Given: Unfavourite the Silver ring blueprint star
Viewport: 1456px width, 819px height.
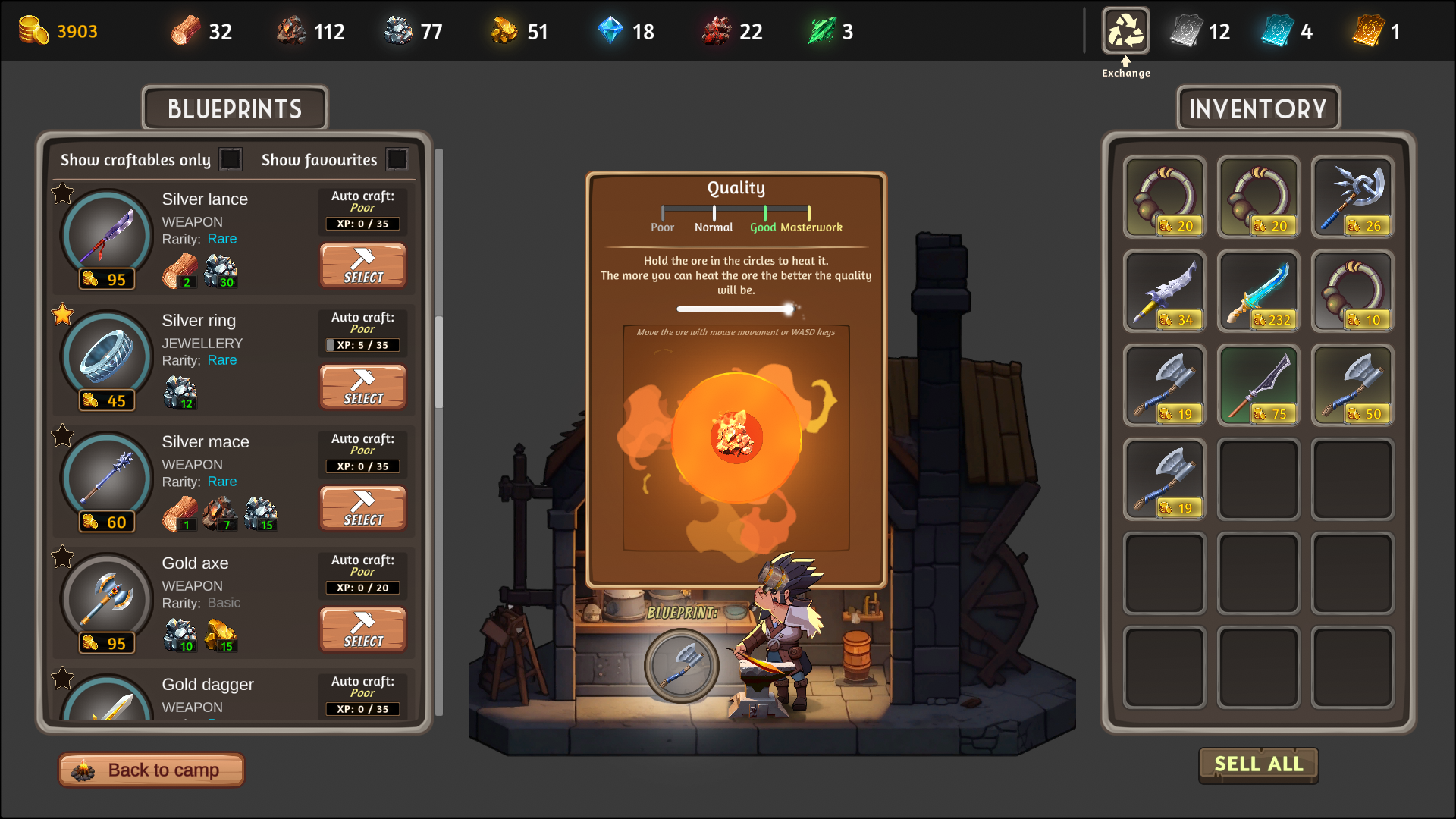Looking at the screenshot, I should tap(61, 315).
